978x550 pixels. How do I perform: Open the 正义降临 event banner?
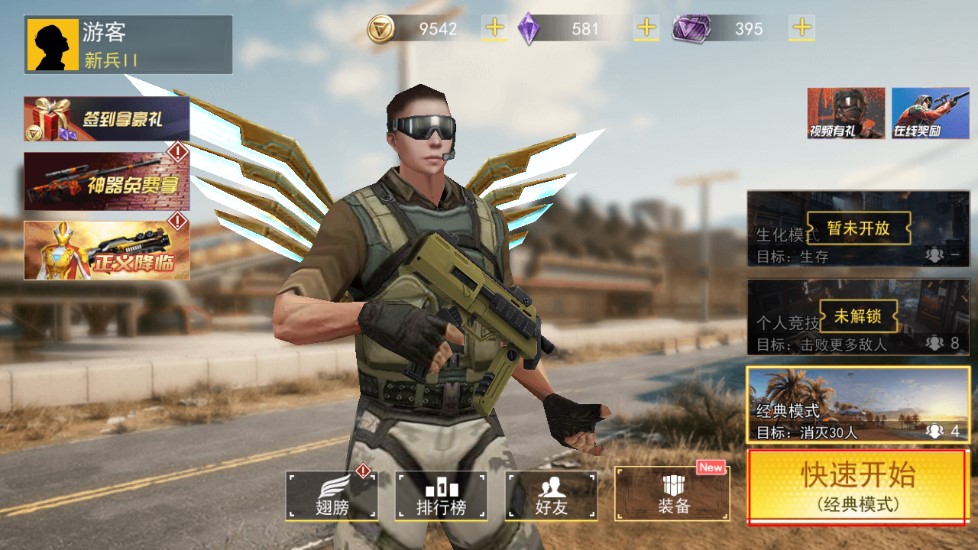click(106, 250)
